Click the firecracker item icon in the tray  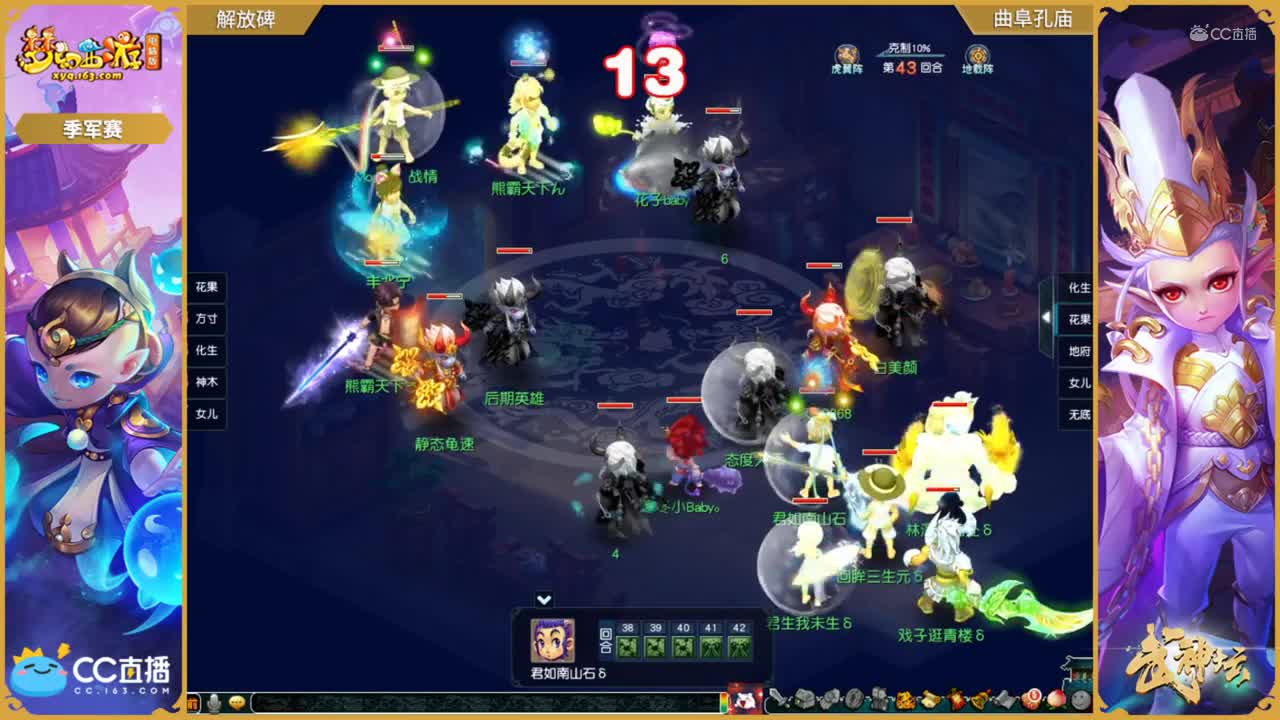(x=957, y=700)
